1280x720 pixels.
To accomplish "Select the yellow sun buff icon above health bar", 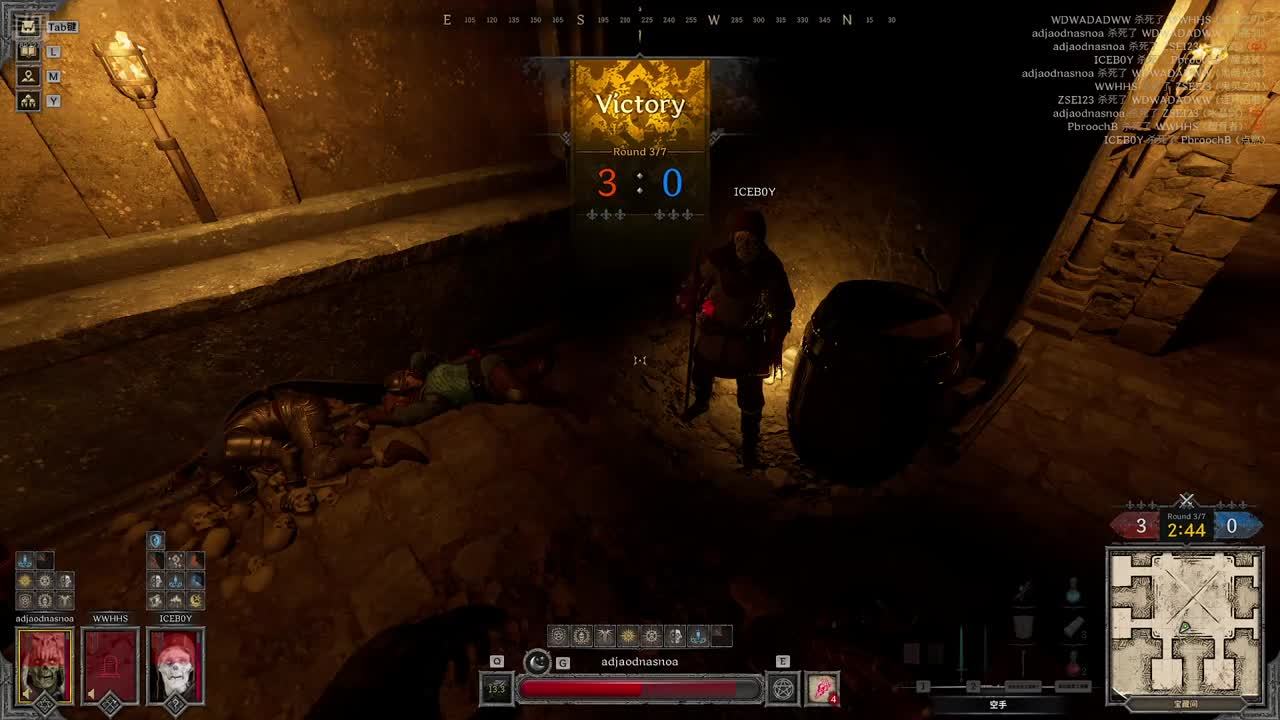I will click(x=628, y=635).
